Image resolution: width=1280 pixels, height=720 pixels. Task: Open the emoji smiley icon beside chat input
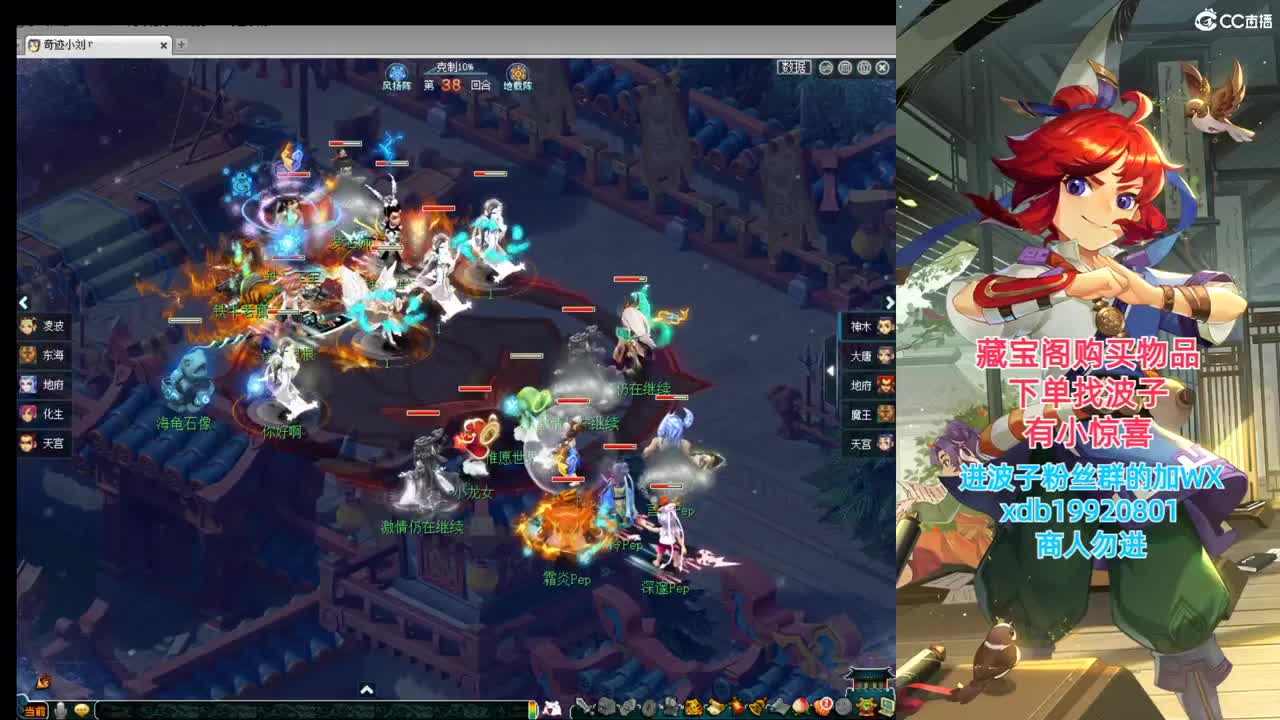tap(82, 708)
